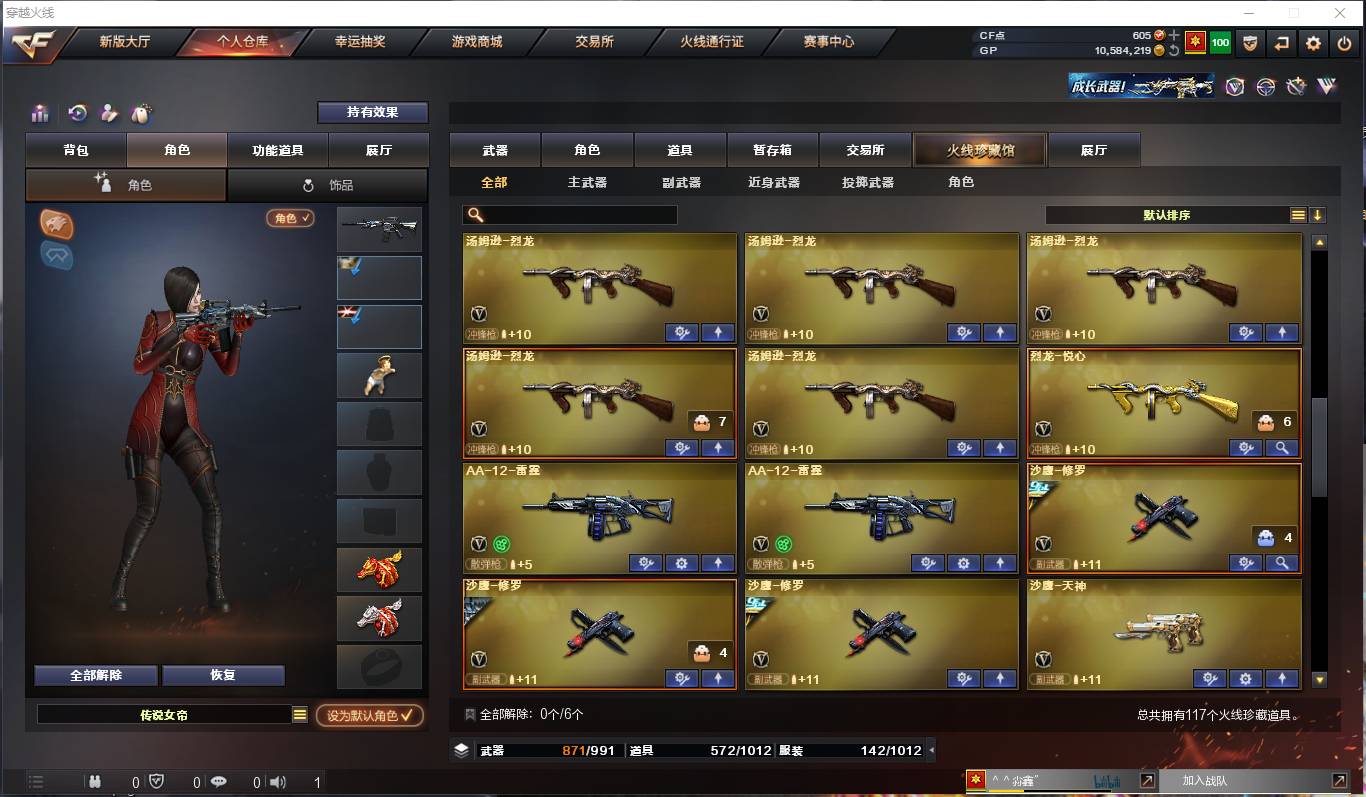Screen dimensions: 1366x797
Task: Click the 设为默认角色 button
Action: click(370, 716)
